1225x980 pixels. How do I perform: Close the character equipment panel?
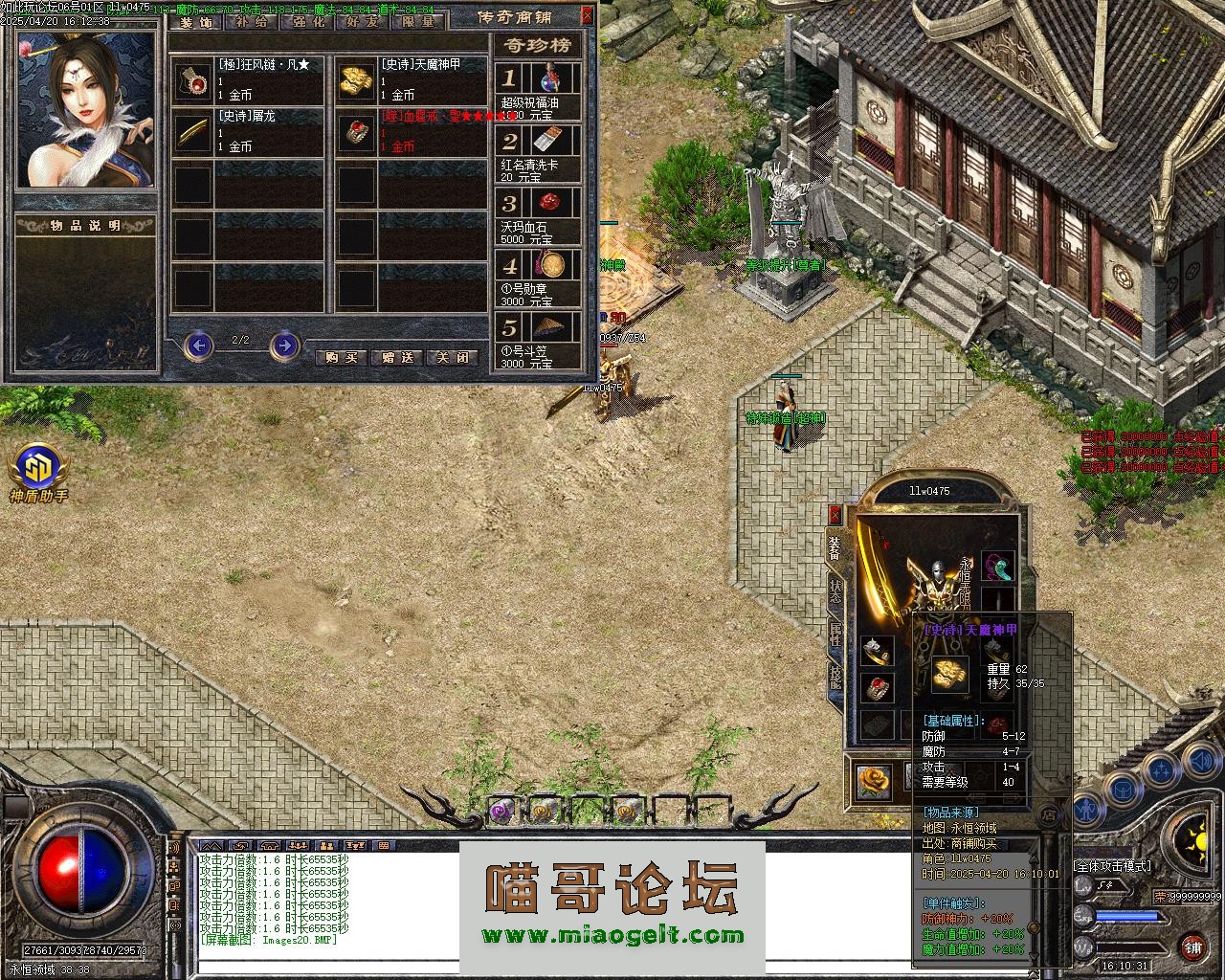[x=835, y=515]
